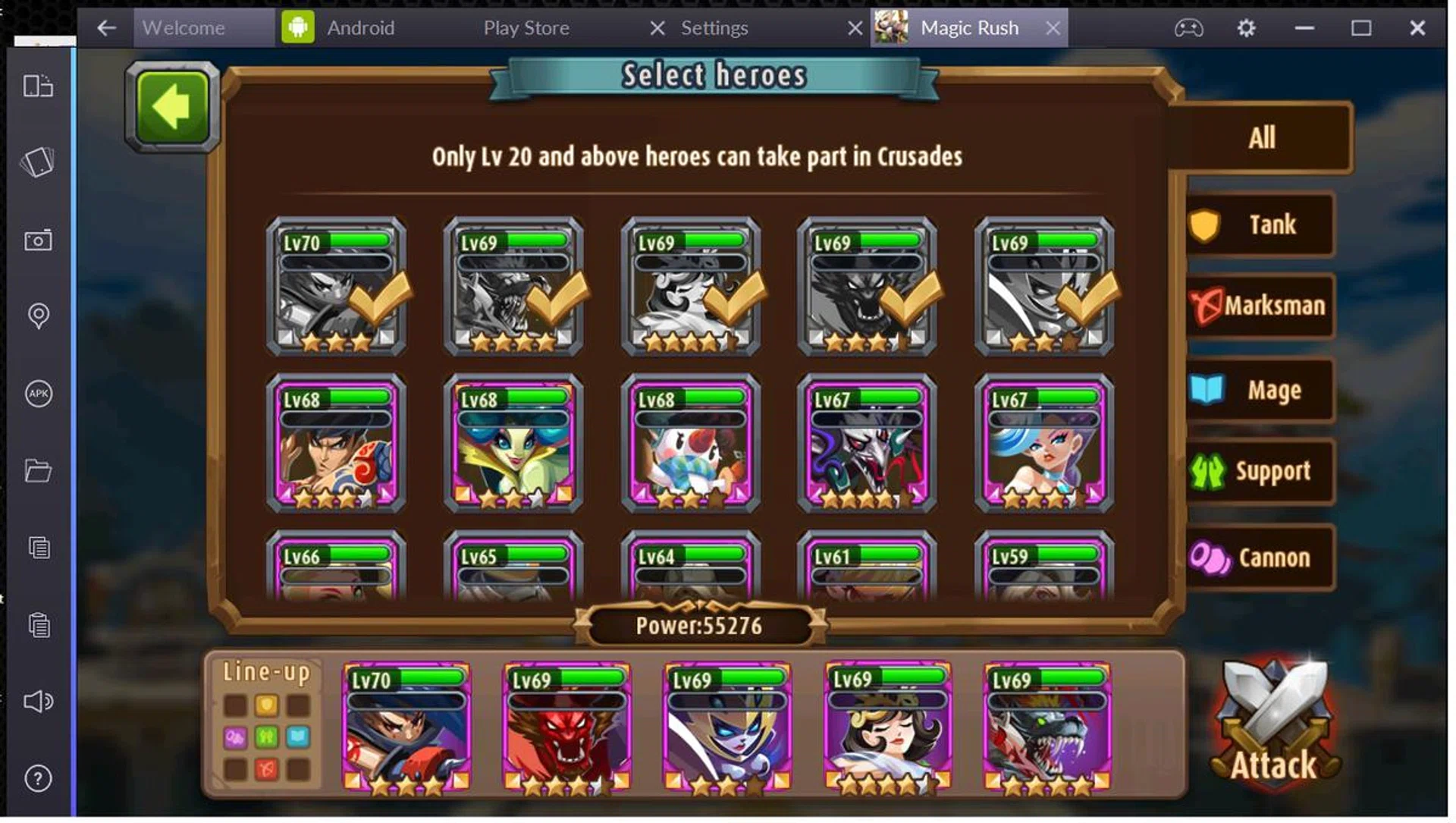Choose the Support hero filter
Screen dimensions: 1456x823
pyautogui.click(x=1260, y=471)
